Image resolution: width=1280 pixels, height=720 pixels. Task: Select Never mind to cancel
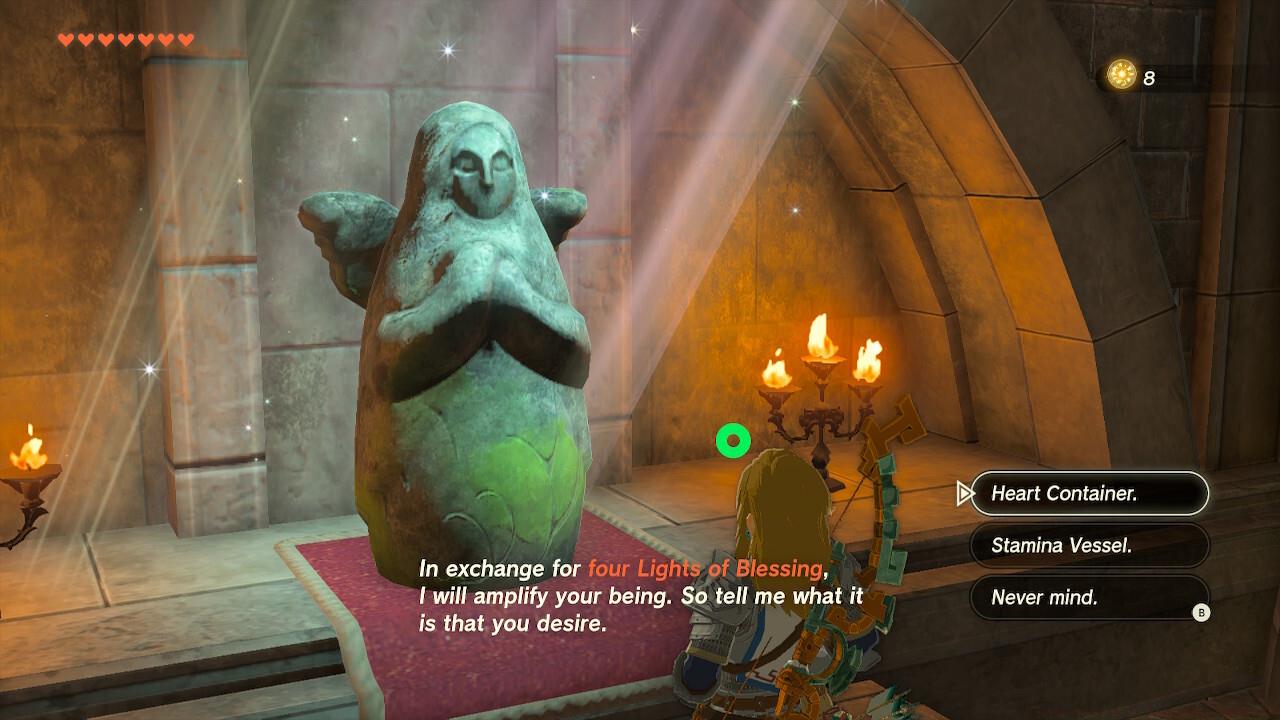(1090, 599)
